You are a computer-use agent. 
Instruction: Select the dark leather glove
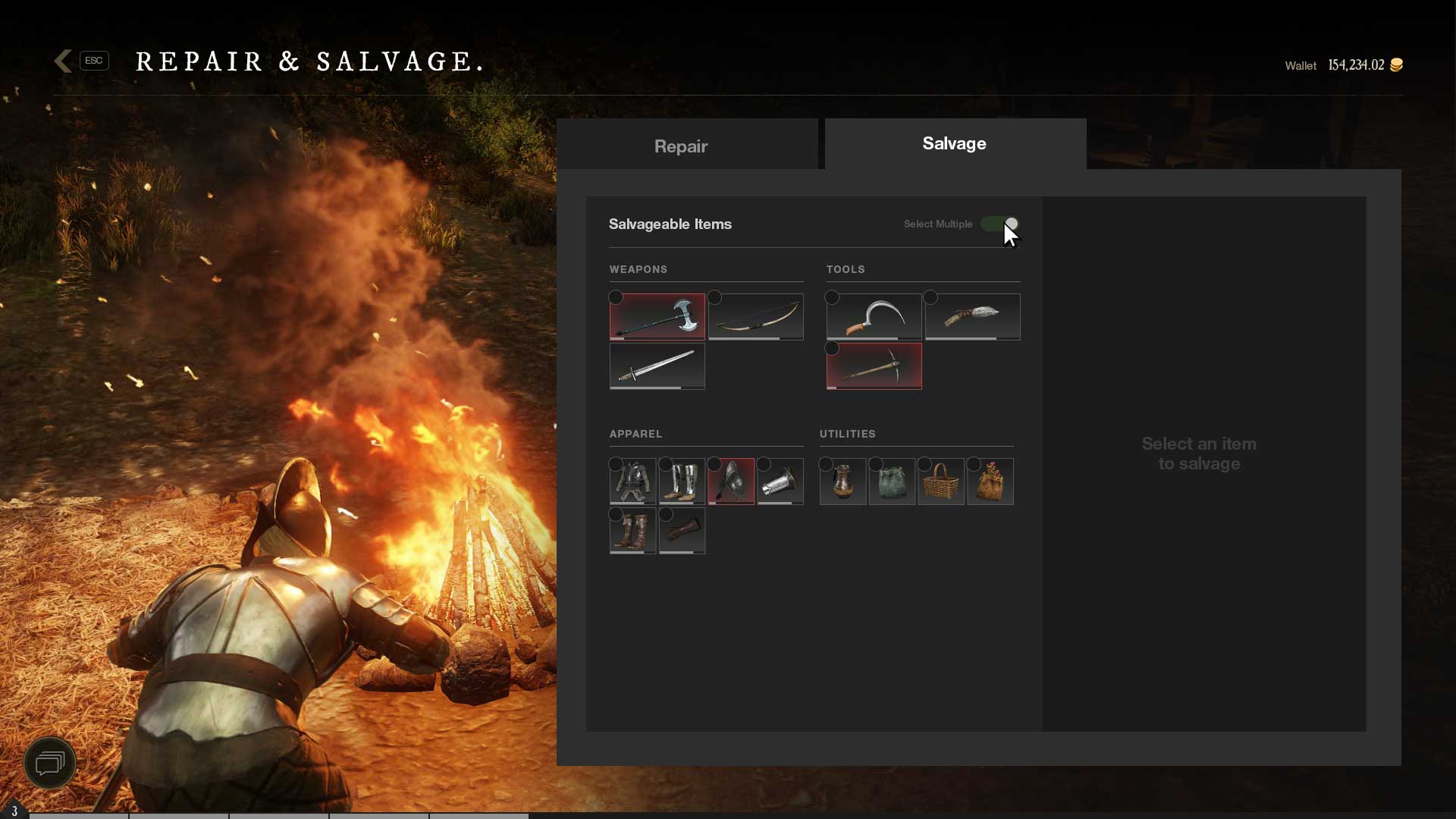tap(682, 531)
